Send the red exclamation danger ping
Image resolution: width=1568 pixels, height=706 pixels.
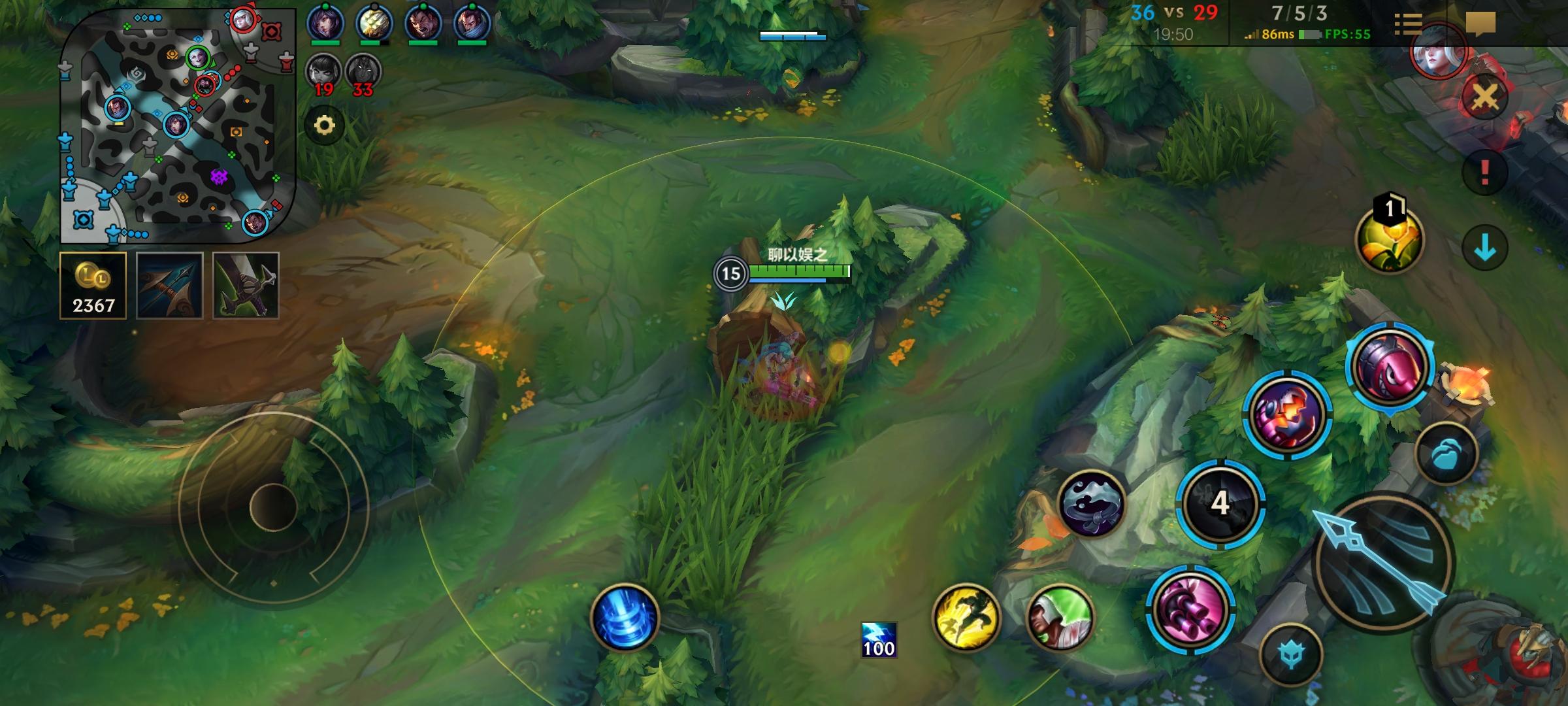1484,173
